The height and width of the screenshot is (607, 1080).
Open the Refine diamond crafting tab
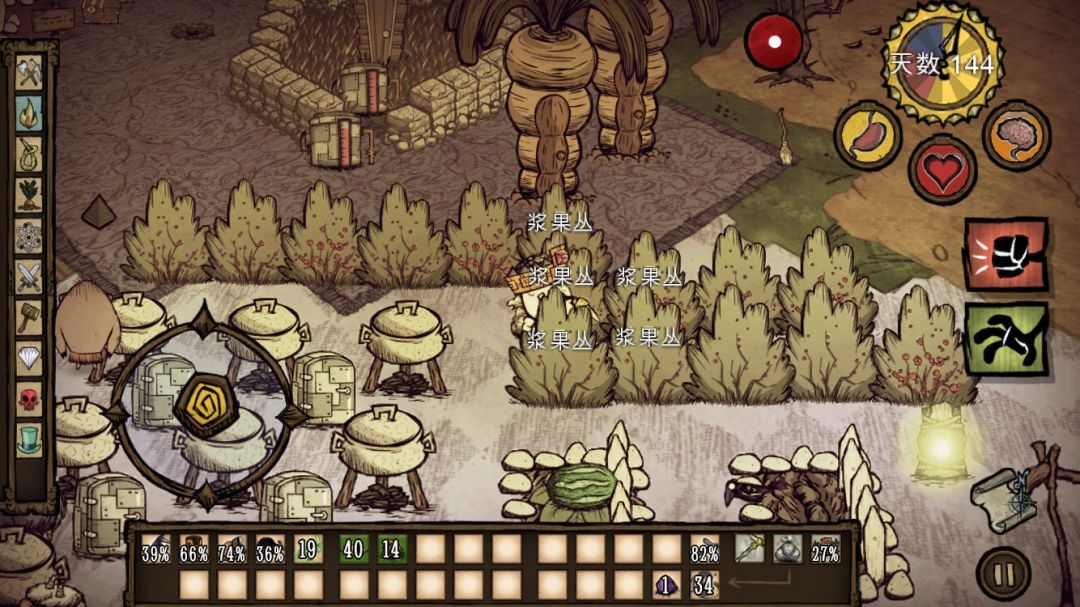[x=29, y=357]
